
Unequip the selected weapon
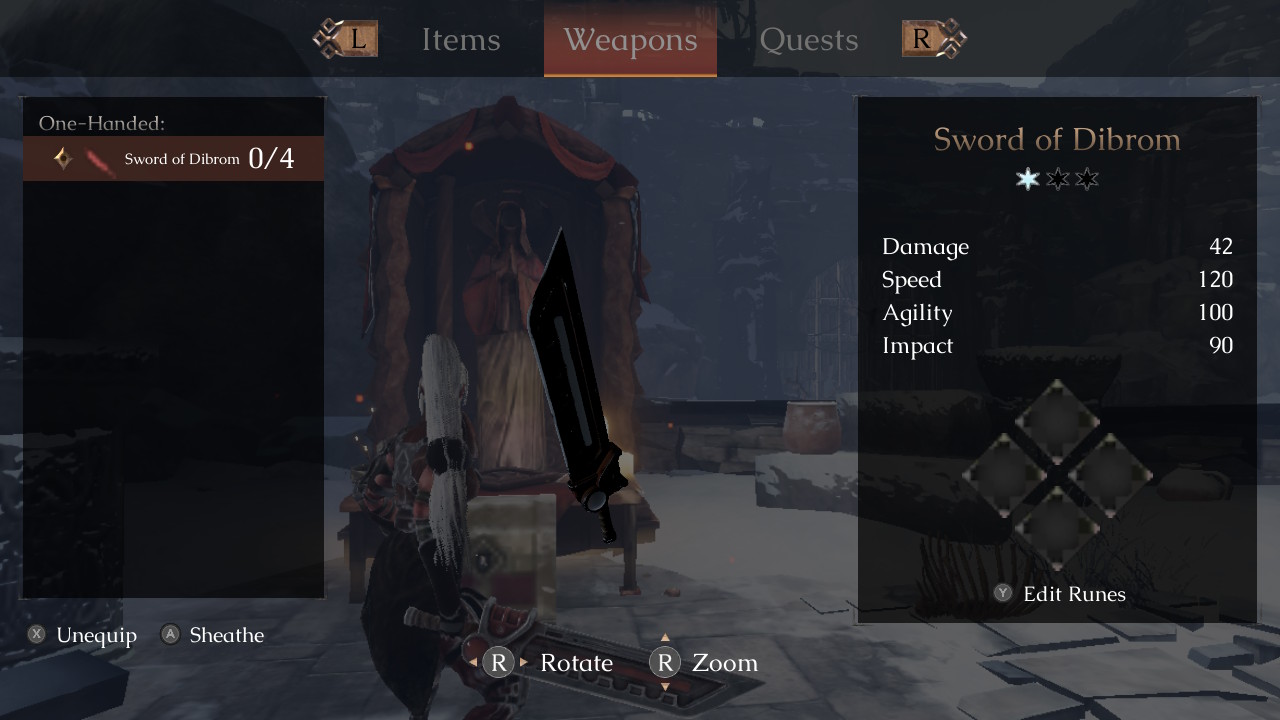(x=83, y=635)
